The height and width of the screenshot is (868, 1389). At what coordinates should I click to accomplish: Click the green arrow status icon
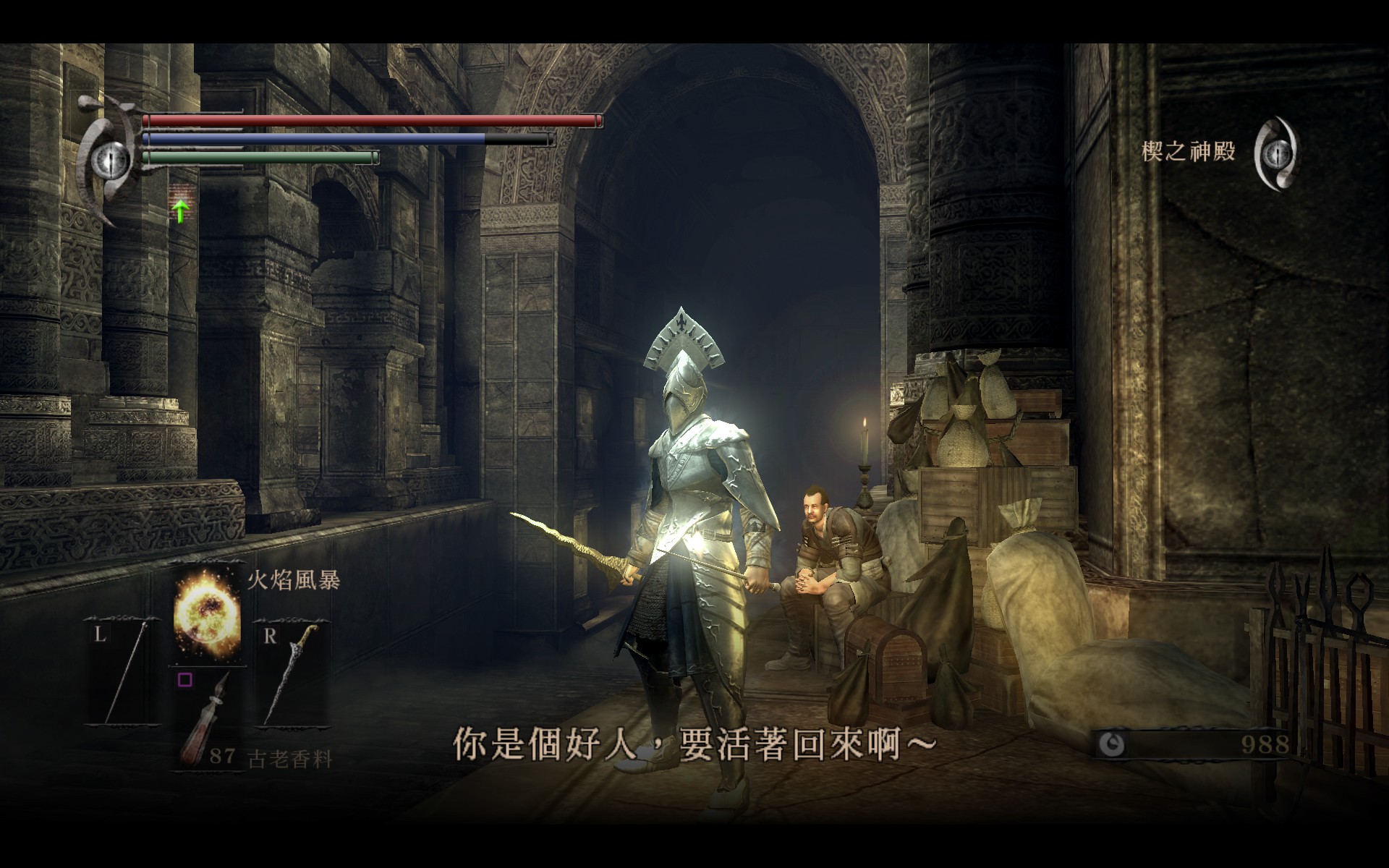pyautogui.click(x=181, y=210)
